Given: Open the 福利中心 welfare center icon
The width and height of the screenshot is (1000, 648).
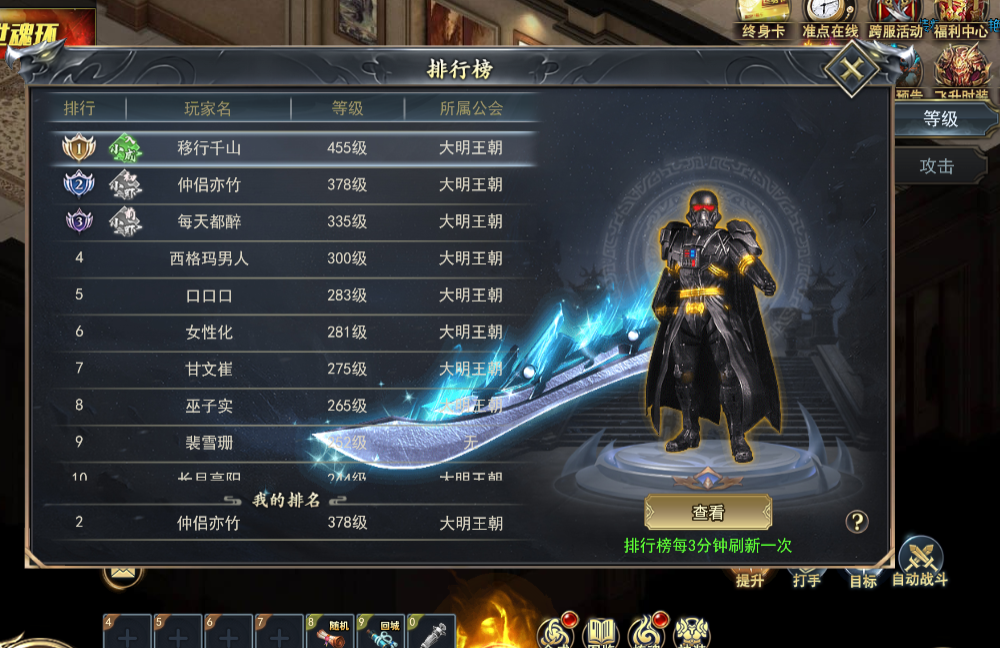Looking at the screenshot, I should coord(961,18).
